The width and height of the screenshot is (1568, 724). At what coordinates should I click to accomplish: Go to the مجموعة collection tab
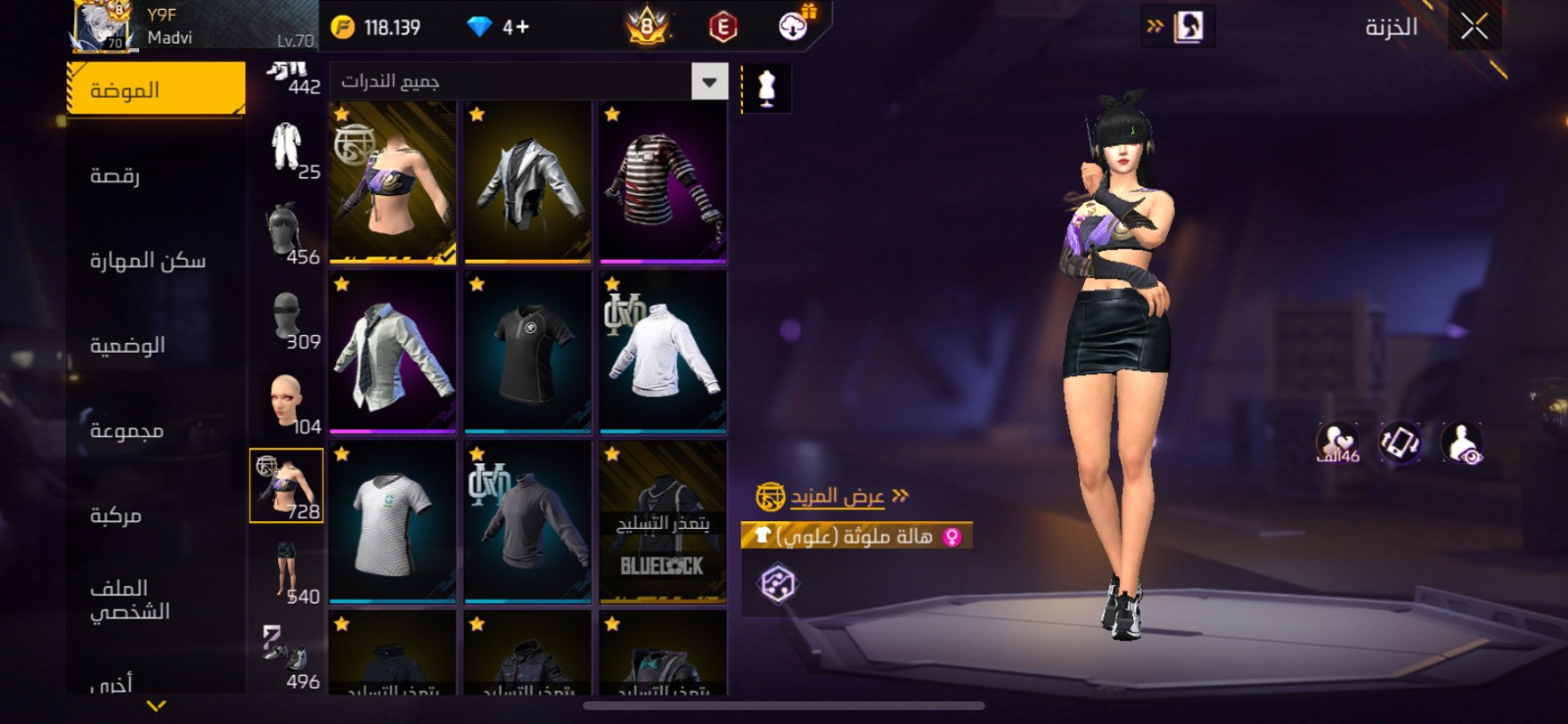[126, 431]
